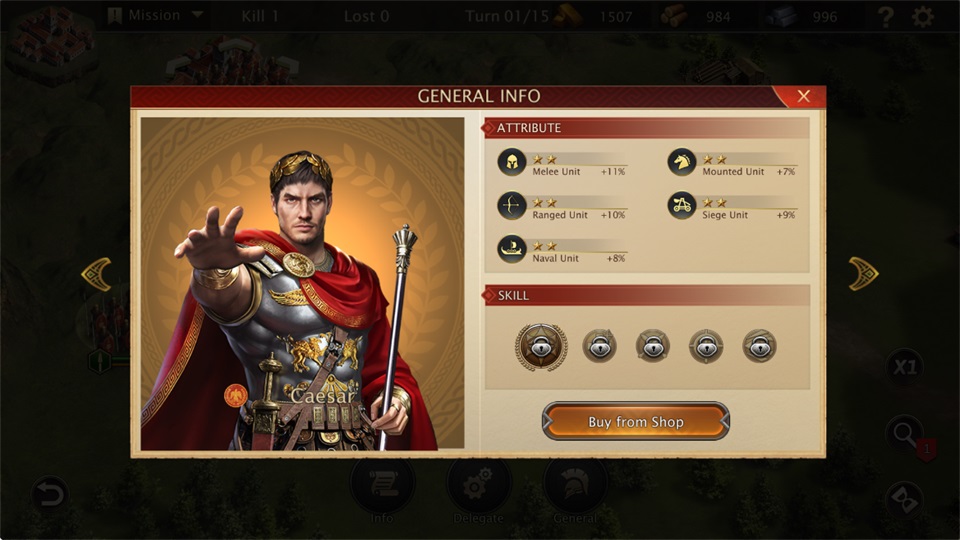Viewport: 960px width, 540px height.
Task: Open the Mission dropdown
Action: tap(155, 16)
